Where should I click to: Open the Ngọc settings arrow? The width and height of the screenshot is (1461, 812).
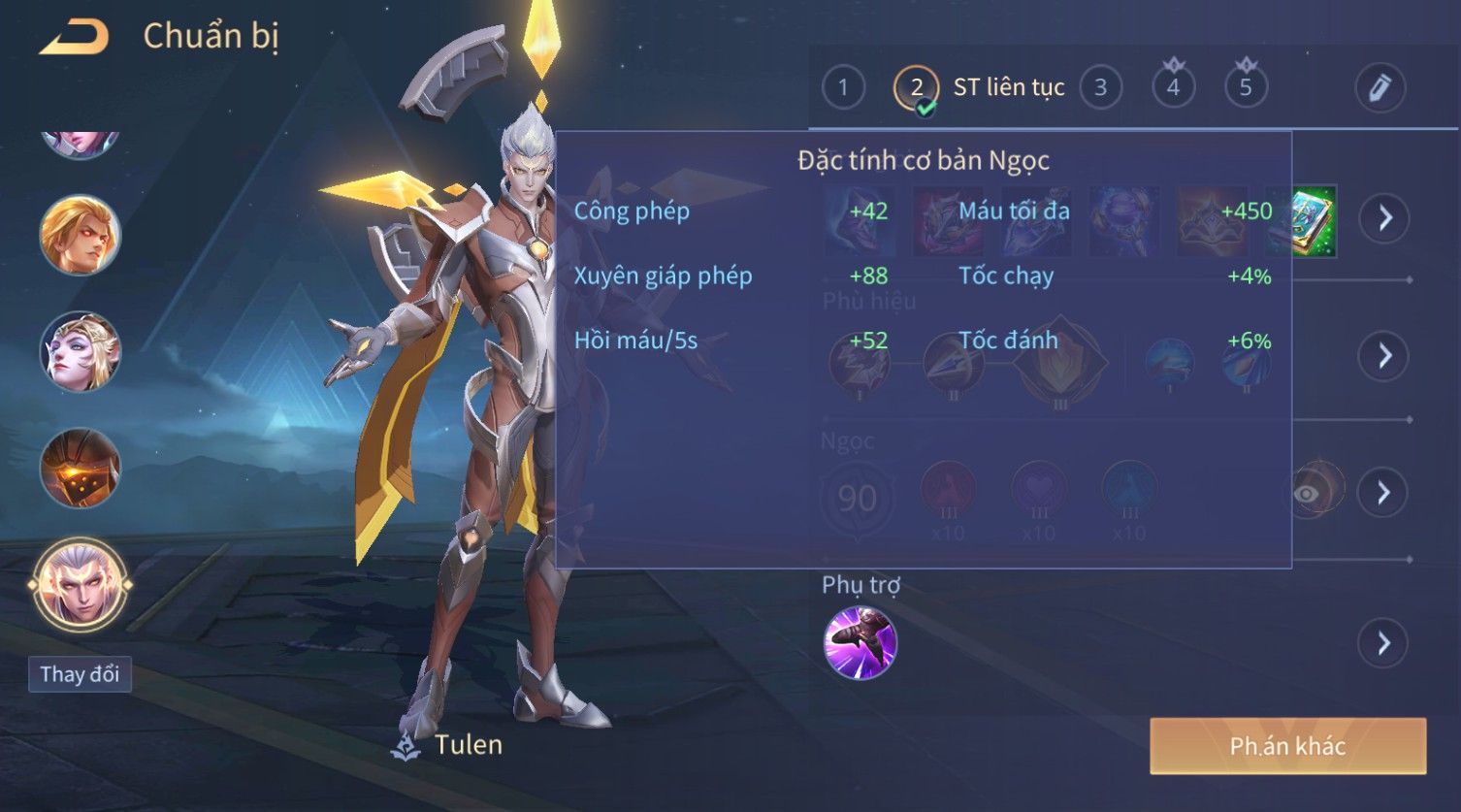1384,493
